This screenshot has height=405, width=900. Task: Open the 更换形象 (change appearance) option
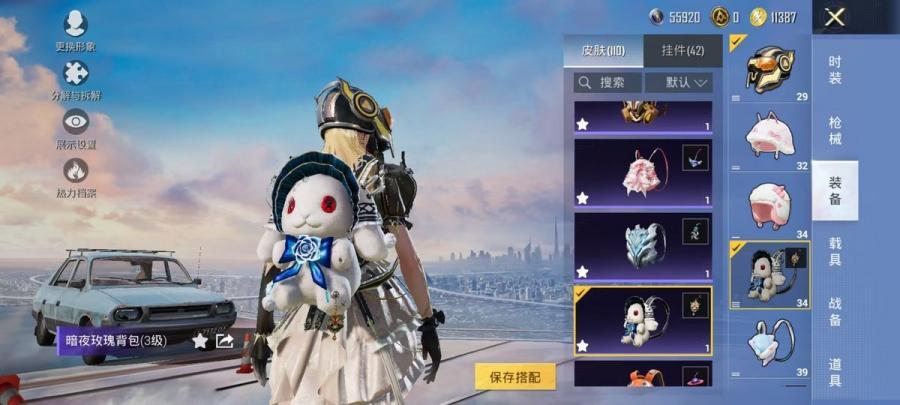[75, 28]
